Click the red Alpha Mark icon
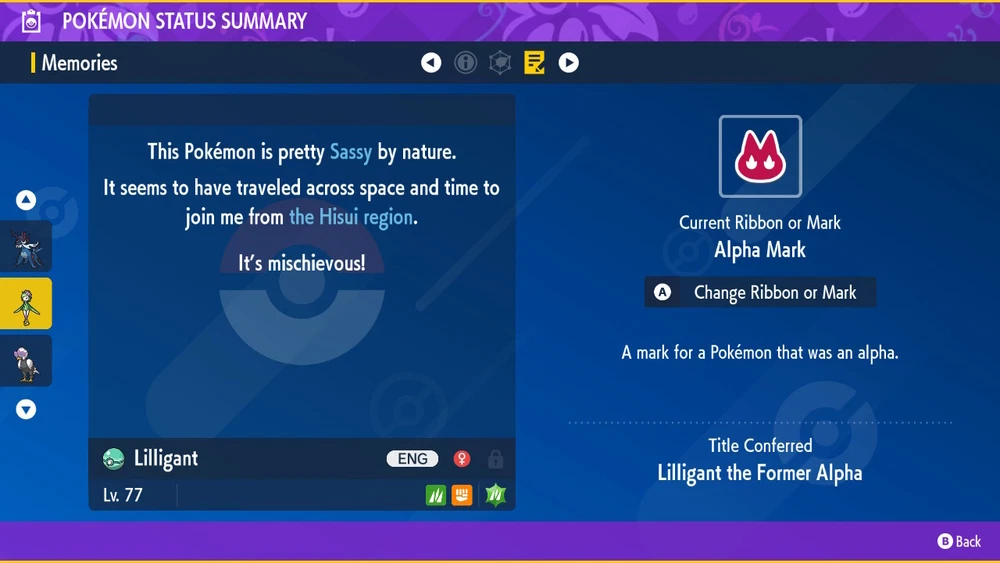Image resolution: width=1000 pixels, height=563 pixels. tap(760, 157)
